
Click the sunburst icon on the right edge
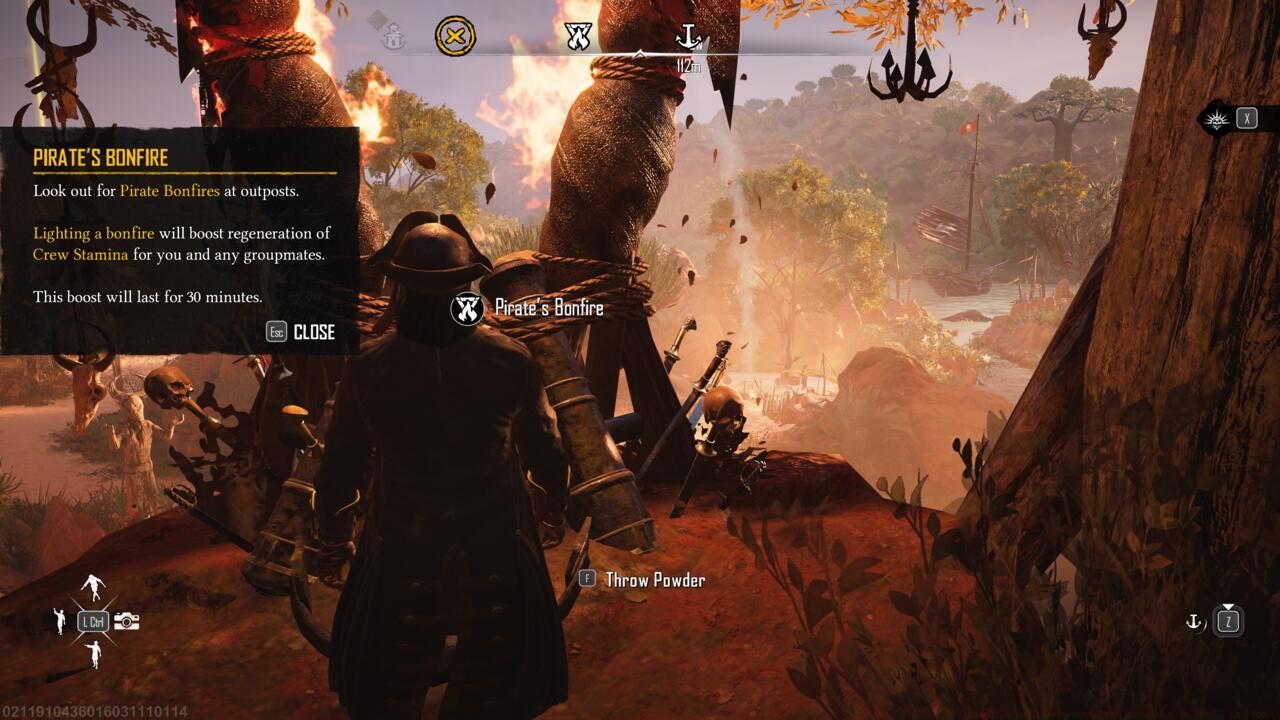point(1215,118)
